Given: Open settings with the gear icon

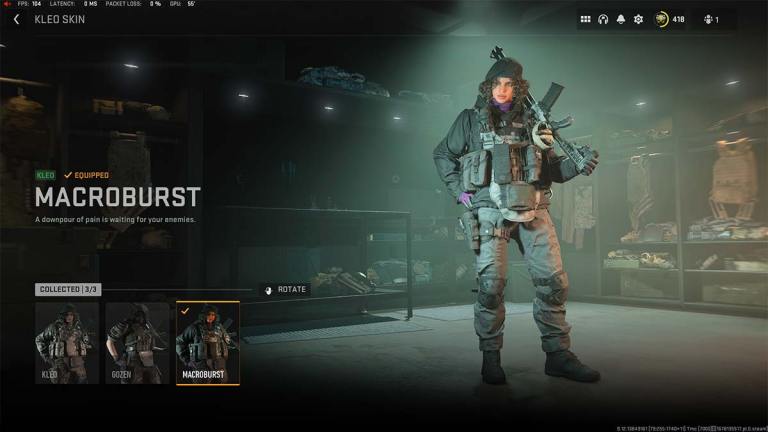Looking at the screenshot, I should (638, 19).
